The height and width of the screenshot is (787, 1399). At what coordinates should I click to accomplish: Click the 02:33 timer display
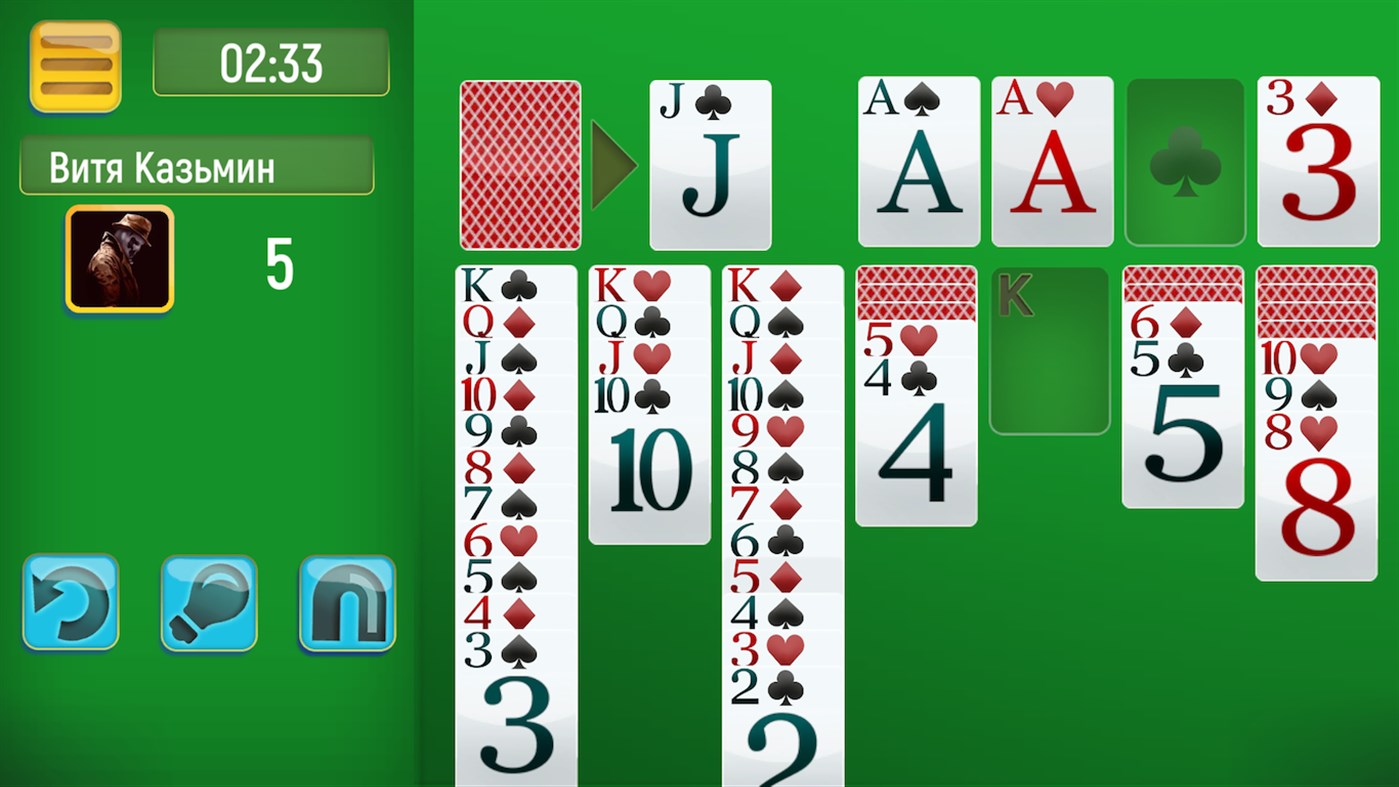(271, 62)
